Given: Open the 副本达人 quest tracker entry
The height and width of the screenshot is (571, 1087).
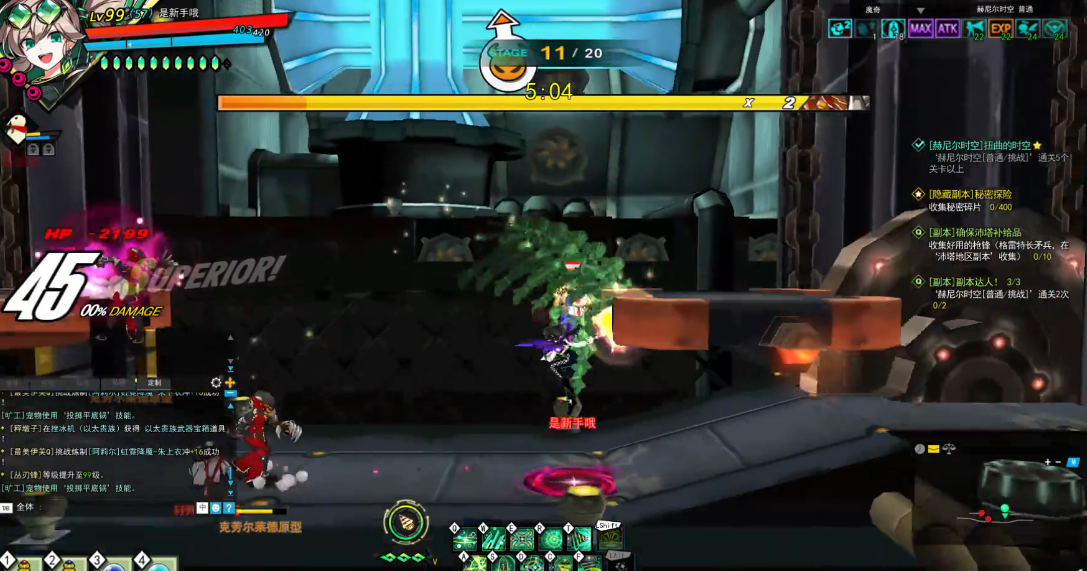Looking at the screenshot, I should coord(965,282).
